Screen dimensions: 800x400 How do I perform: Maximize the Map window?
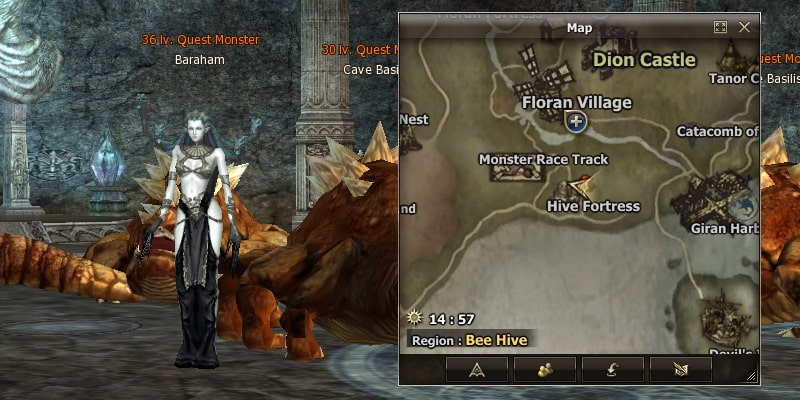[x=720, y=28]
